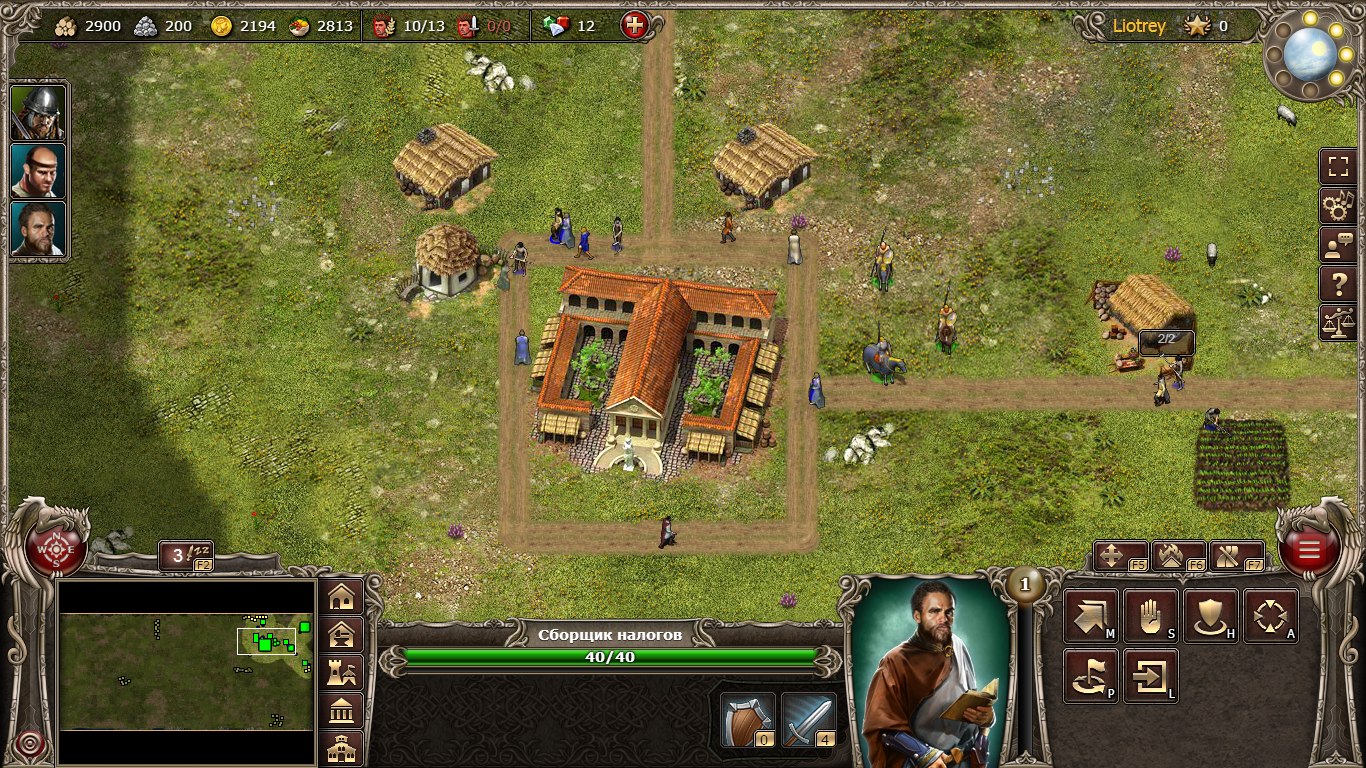Activate the Move command arrow
The height and width of the screenshot is (768, 1366).
pyautogui.click(x=1090, y=616)
